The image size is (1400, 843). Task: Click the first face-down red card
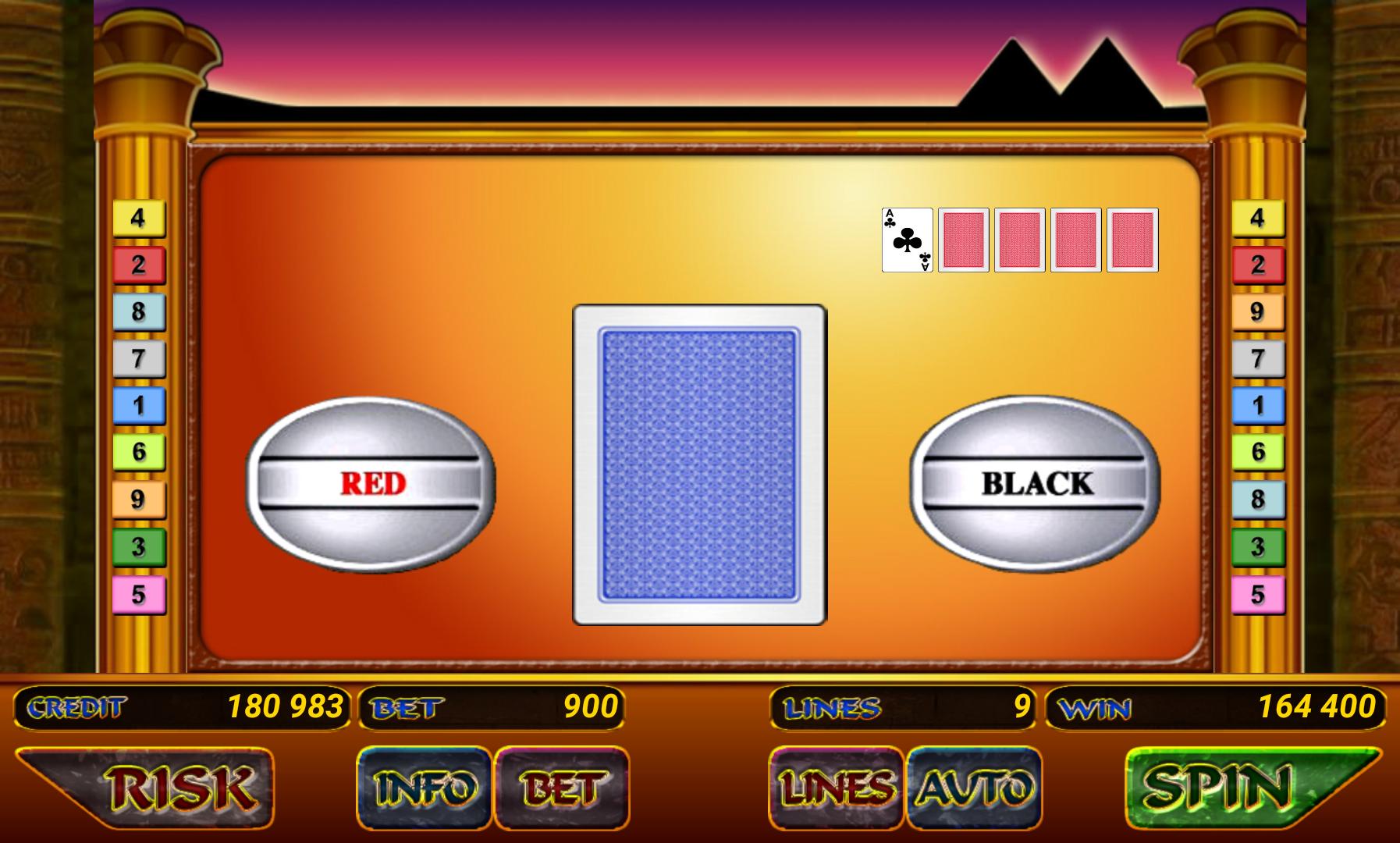(965, 240)
